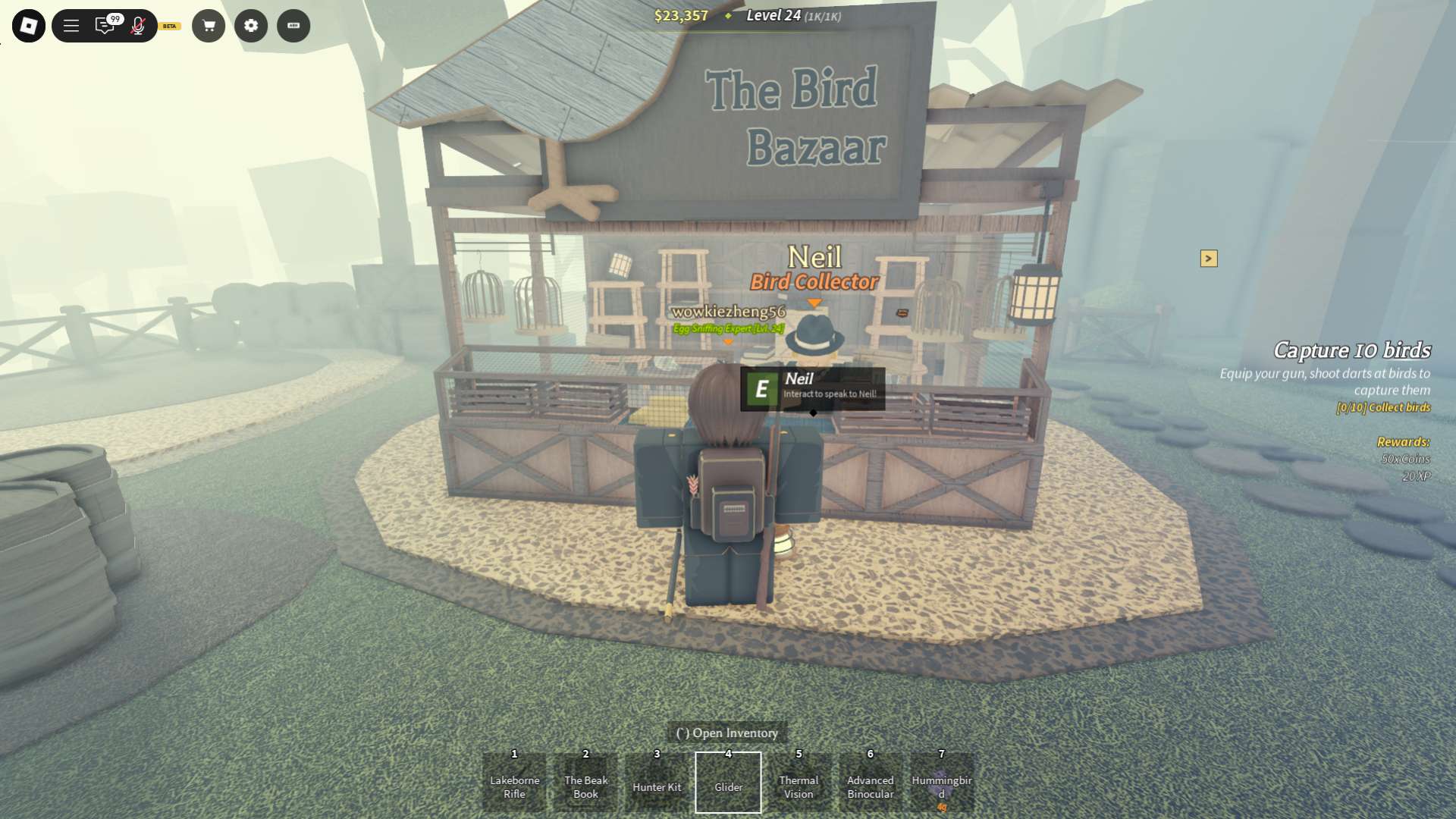Open the Roblox shop cart
This screenshot has width=1456, height=819.
coord(209,25)
